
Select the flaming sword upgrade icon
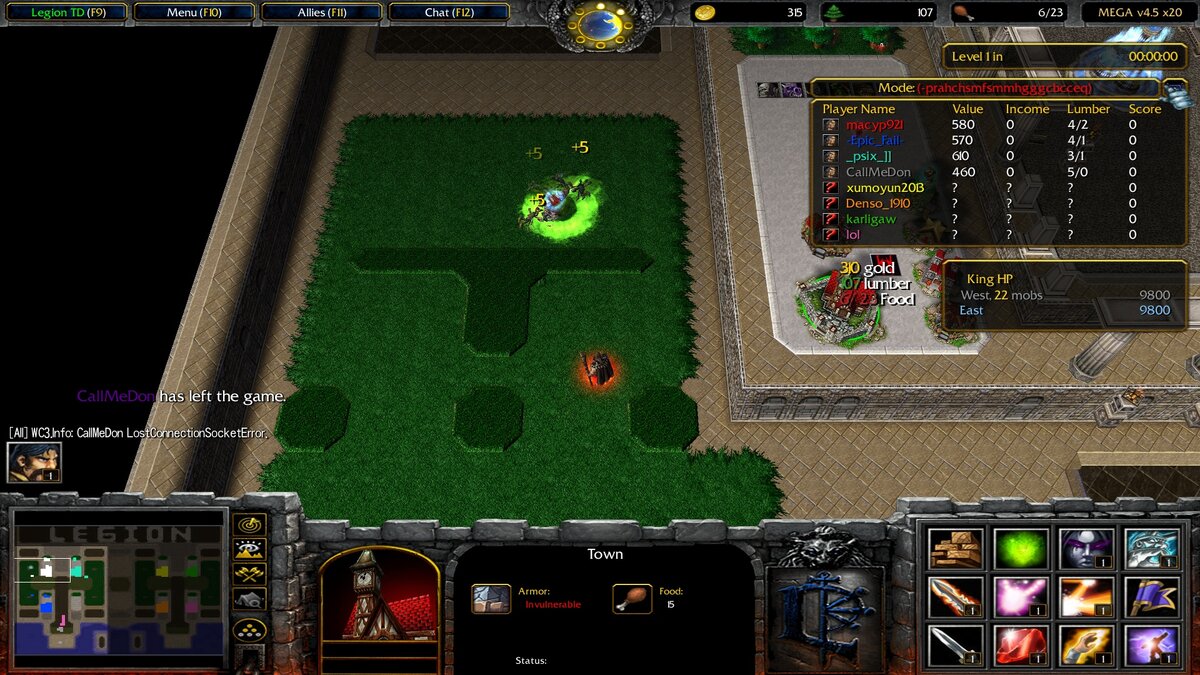(955, 597)
